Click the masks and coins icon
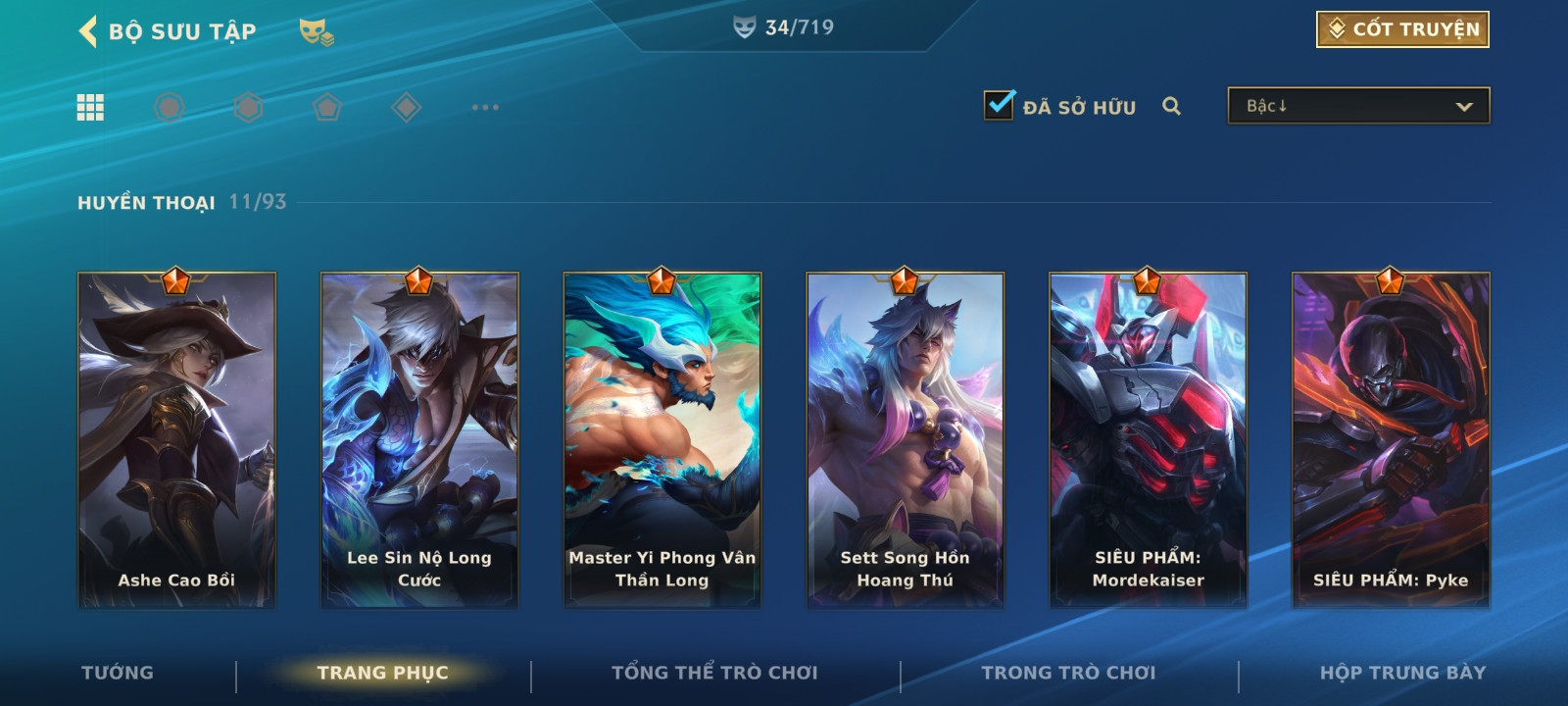This screenshot has width=1568, height=706. pos(317,32)
